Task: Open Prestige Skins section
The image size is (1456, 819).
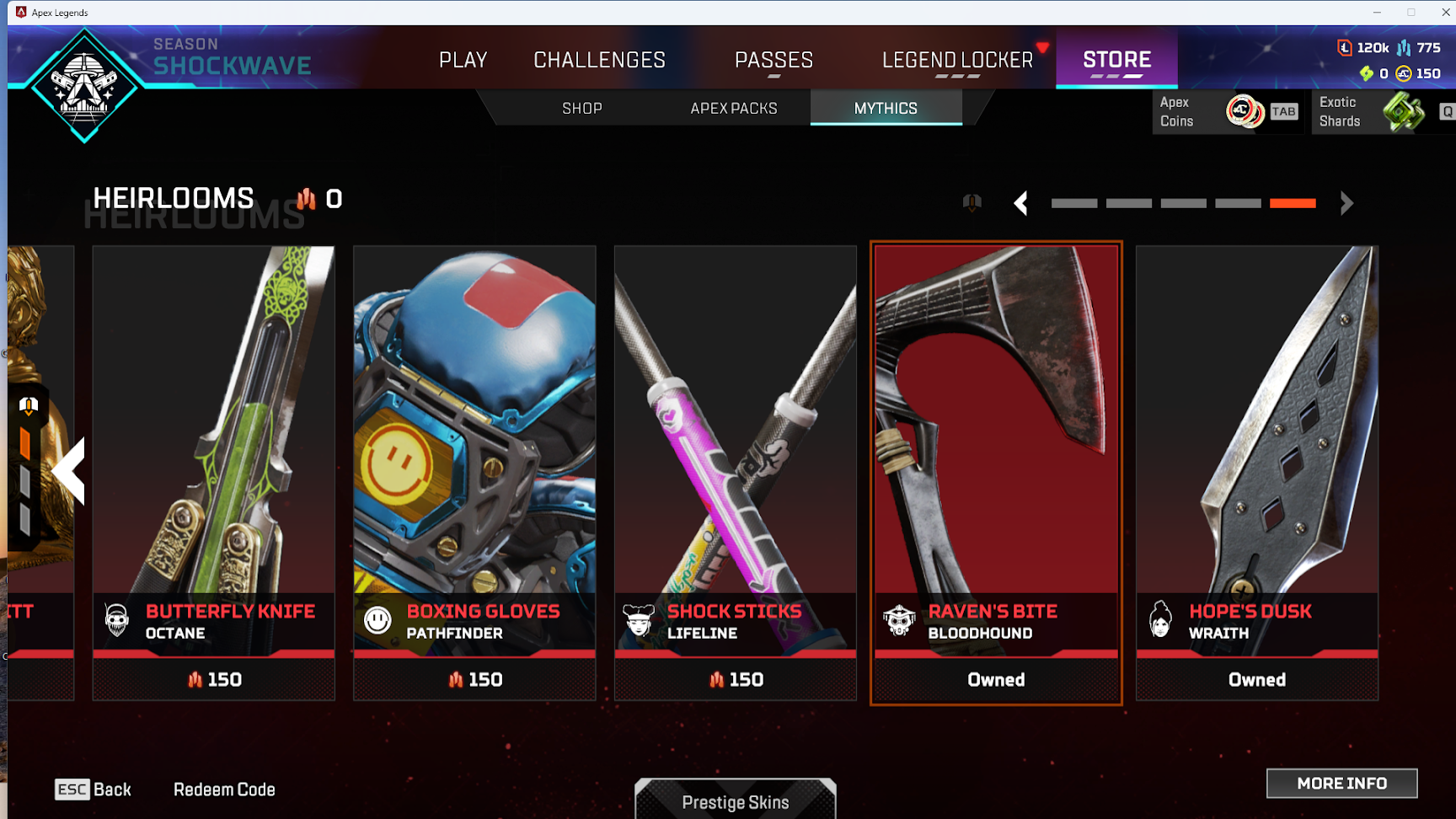Action: tap(736, 801)
